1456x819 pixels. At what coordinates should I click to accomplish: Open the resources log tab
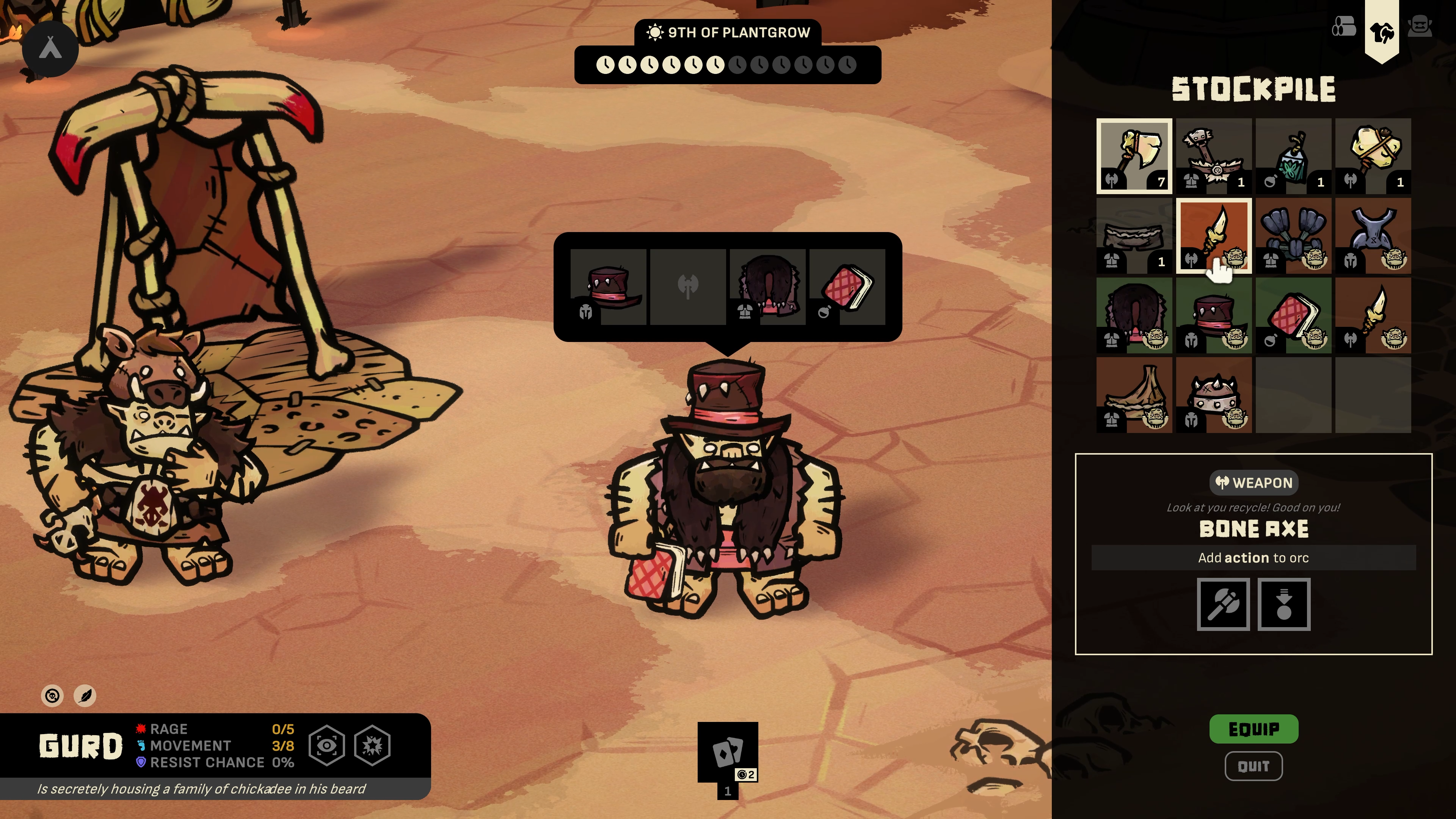point(1343,27)
